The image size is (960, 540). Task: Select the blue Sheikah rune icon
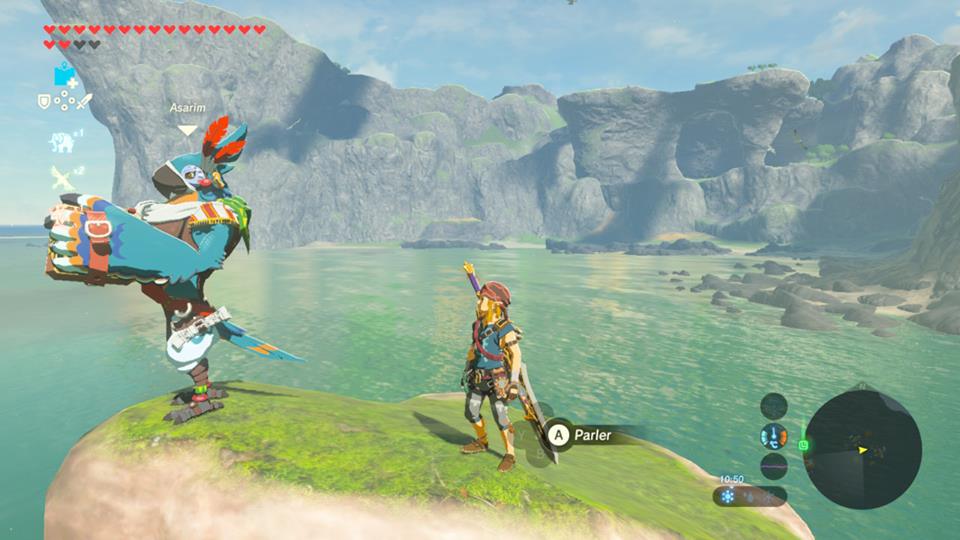click(x=65, y=74)
